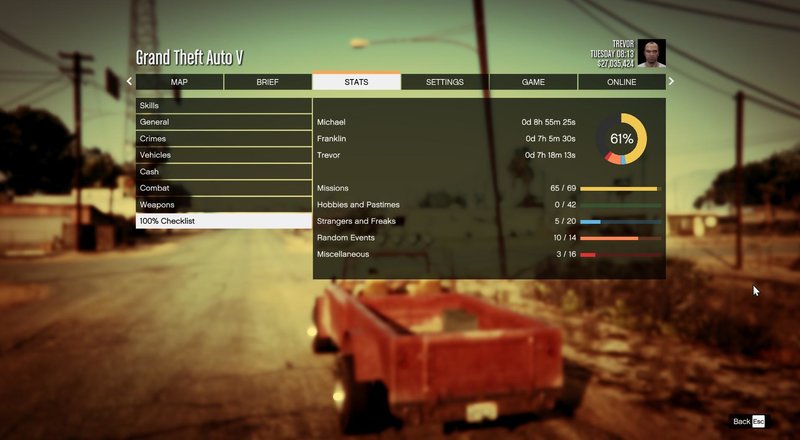The image size is (800, 440).
Task: Select the 100% Checklist entry
Action: coord(223,221)
